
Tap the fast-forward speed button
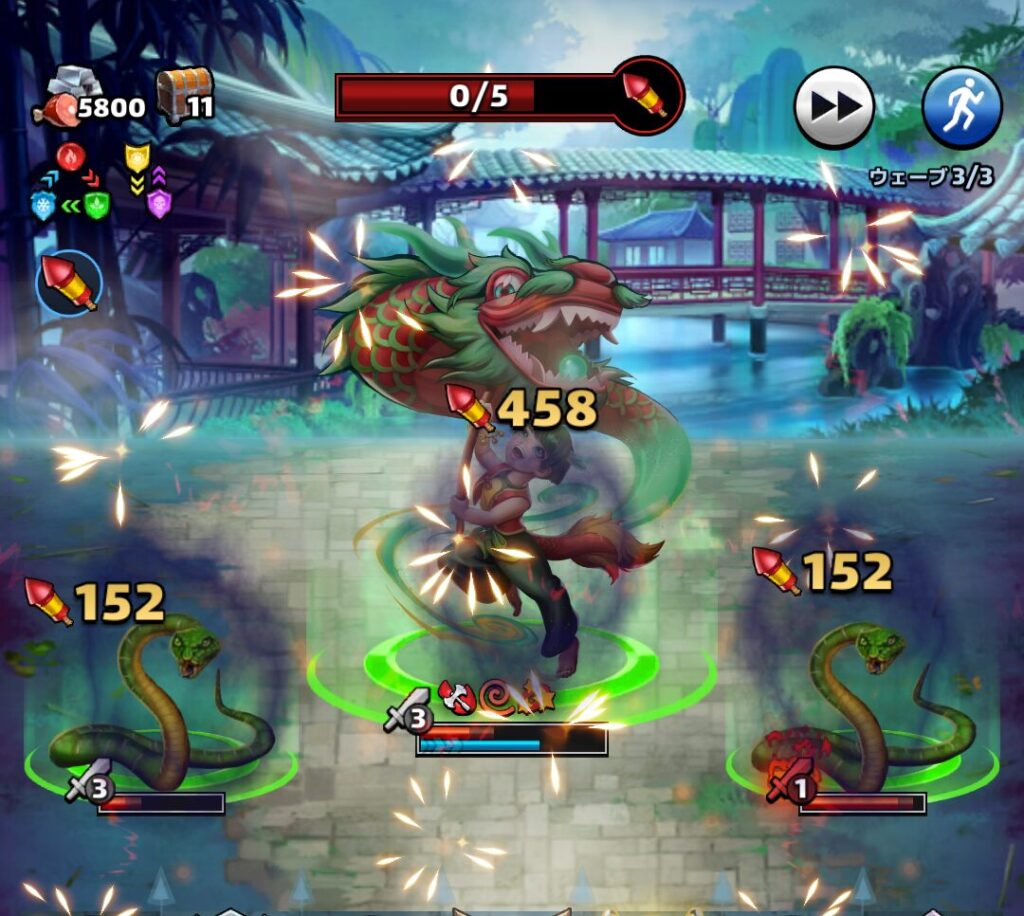pos(834,107)
